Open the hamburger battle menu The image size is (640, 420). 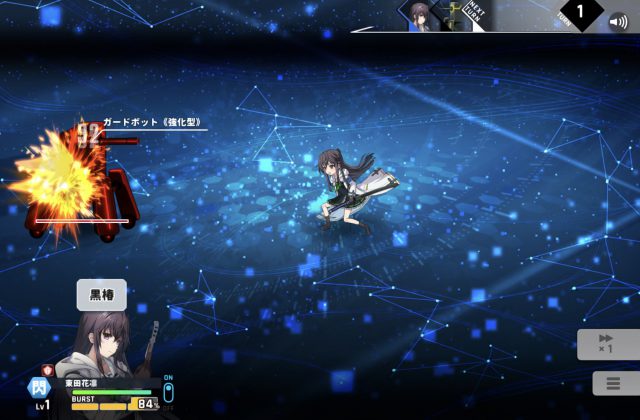(x=607, y=383)
